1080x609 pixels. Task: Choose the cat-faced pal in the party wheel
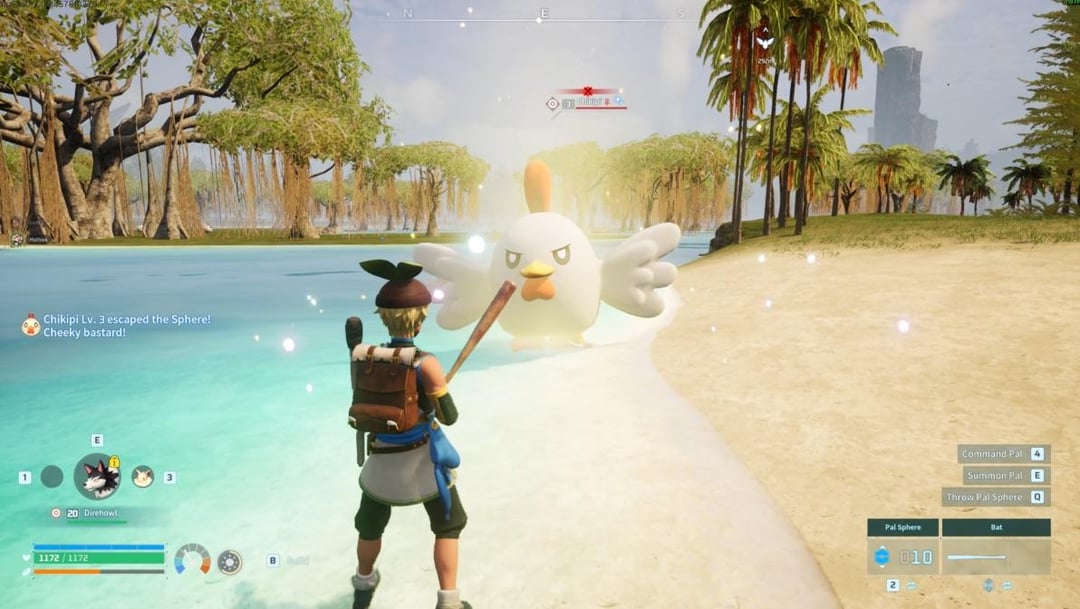coord(142,476)
